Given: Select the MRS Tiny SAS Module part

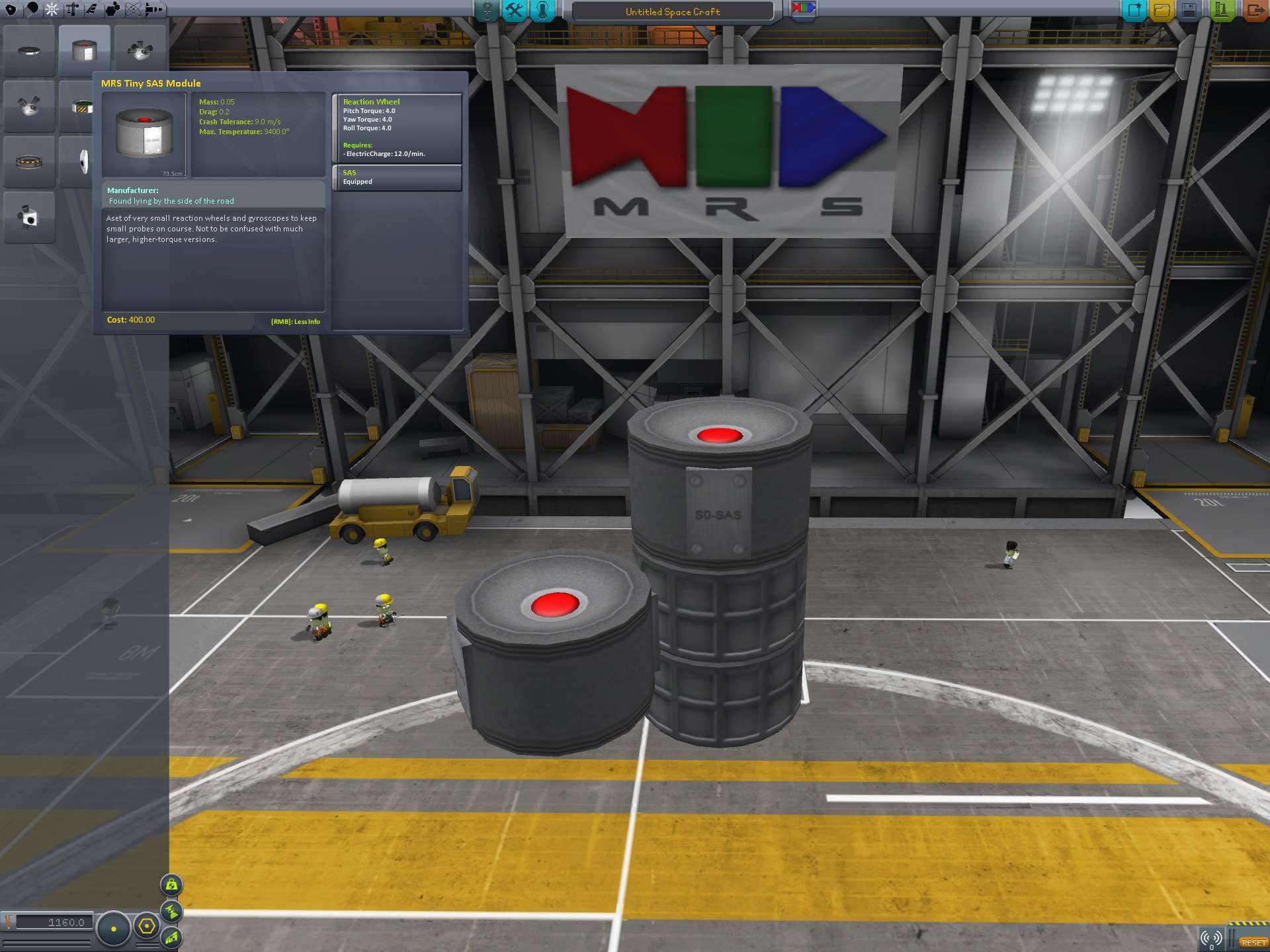Looking at the screenshot, I should (x=84, y=51).
